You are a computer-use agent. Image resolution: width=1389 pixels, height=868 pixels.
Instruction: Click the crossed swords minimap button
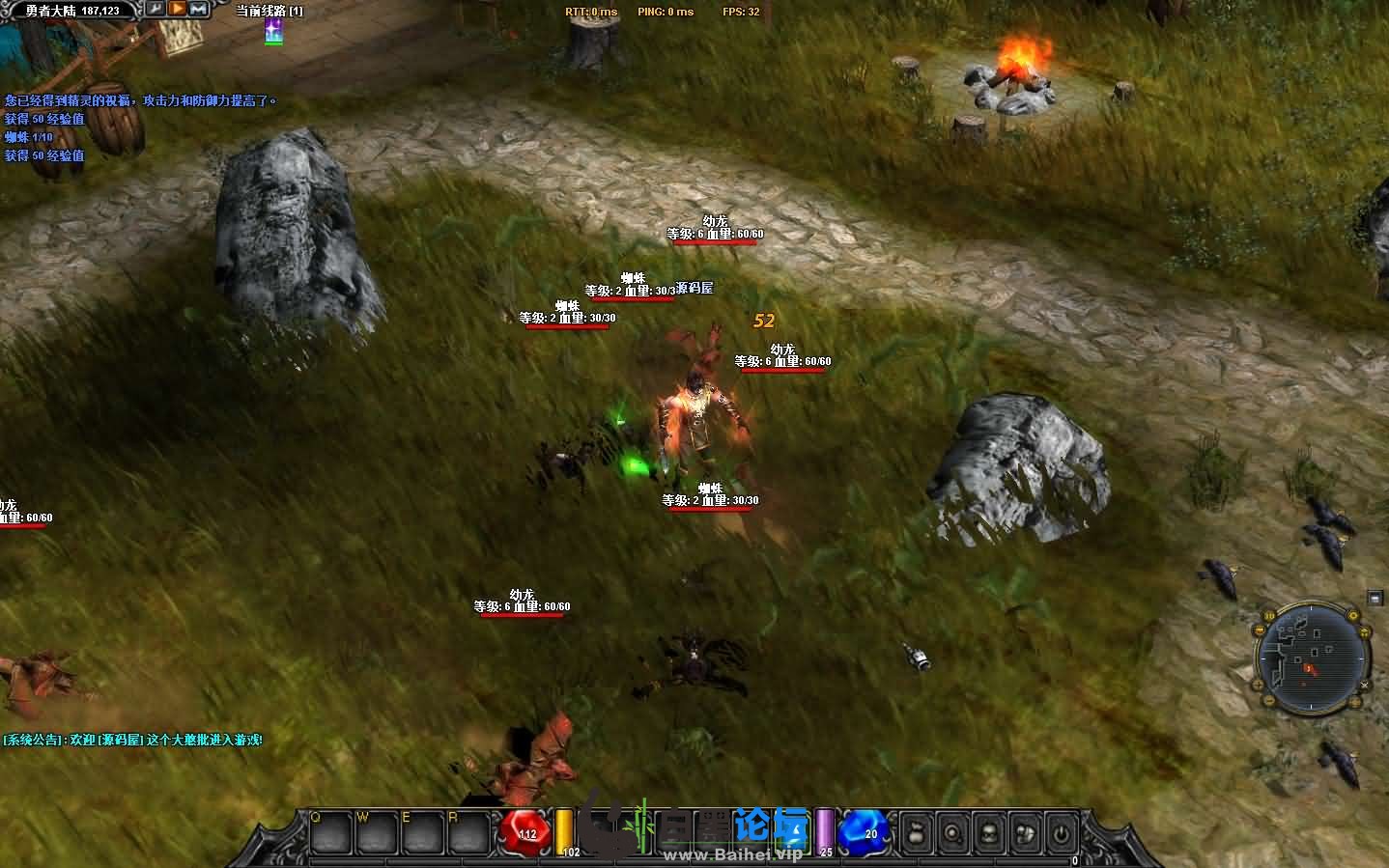tap(1366, 684)
